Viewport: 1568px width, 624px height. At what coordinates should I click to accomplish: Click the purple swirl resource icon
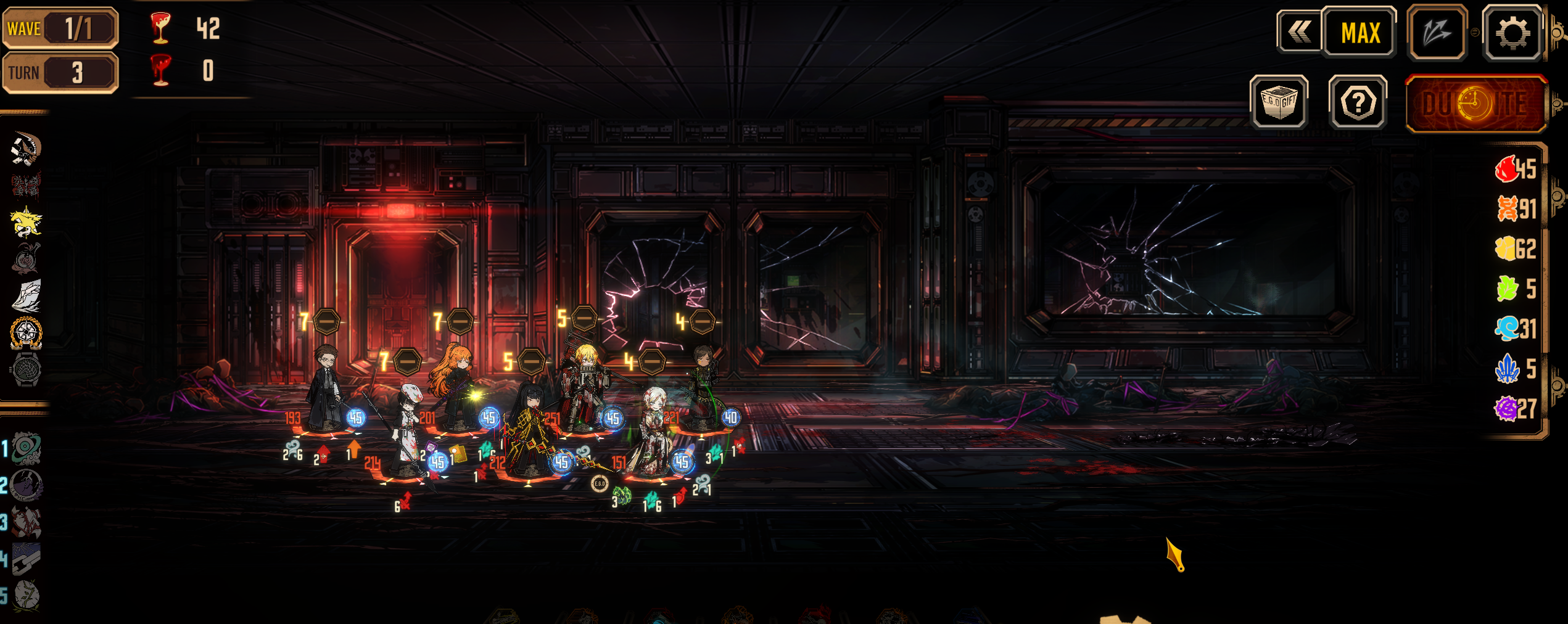click(1506, 408)
